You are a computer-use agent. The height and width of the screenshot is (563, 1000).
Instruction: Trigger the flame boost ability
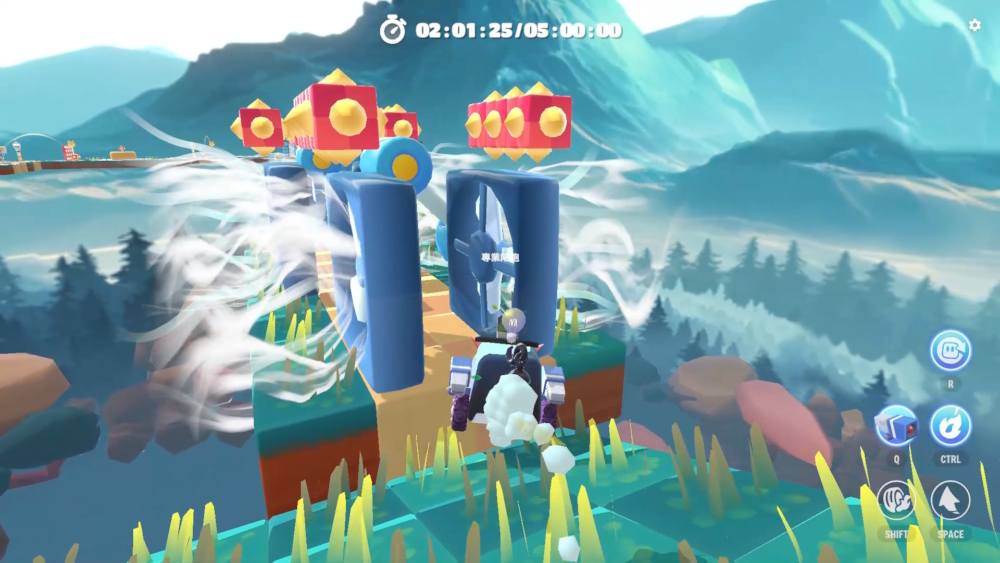(x=950, y=425)
